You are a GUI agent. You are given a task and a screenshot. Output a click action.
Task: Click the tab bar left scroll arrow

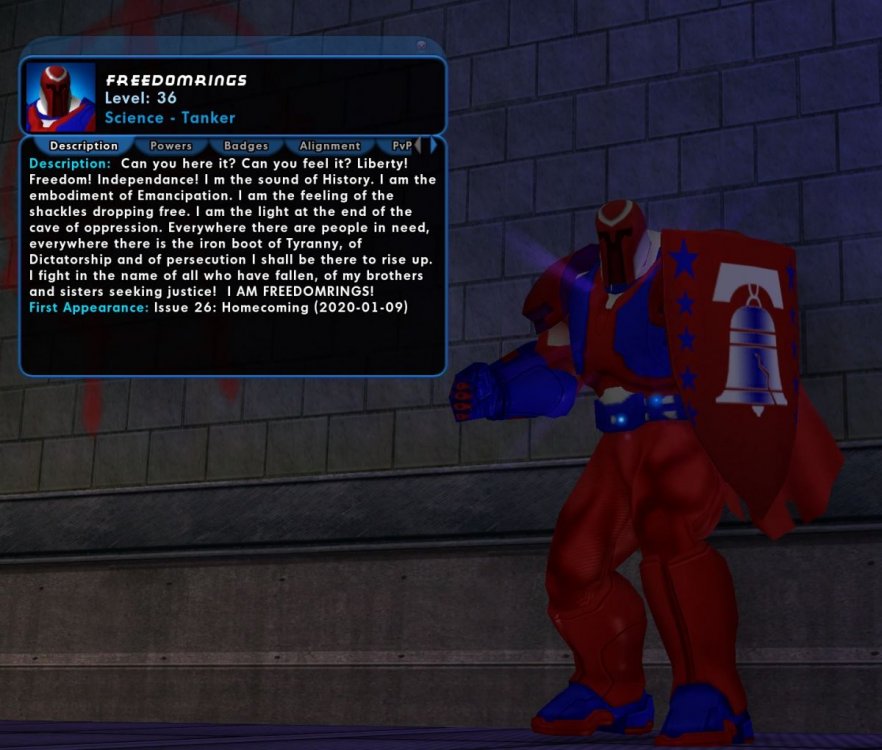point(418,146)
